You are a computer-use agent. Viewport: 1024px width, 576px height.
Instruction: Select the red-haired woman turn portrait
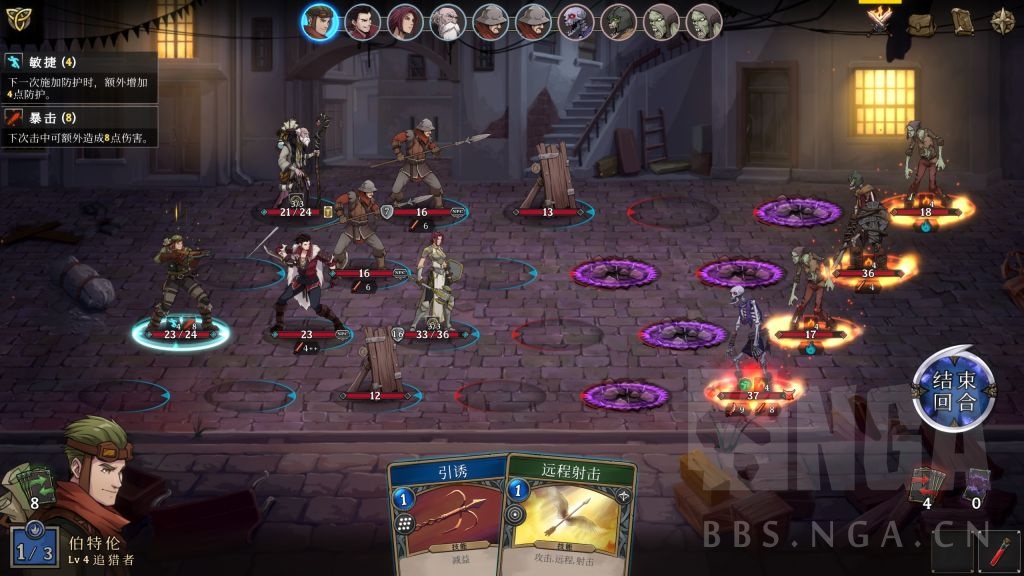(404, 21)
